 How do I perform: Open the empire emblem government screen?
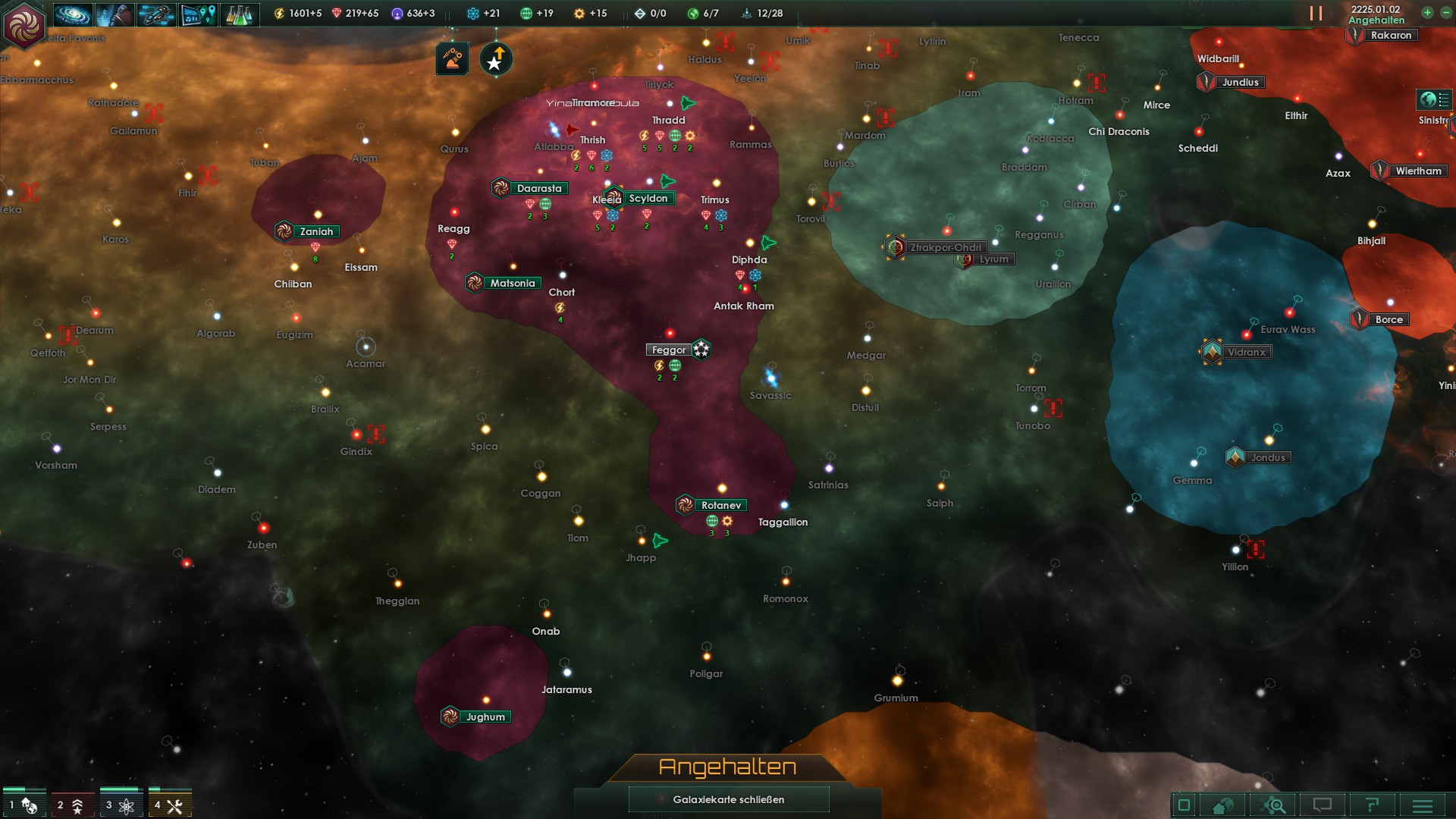[x=24, y=24]
